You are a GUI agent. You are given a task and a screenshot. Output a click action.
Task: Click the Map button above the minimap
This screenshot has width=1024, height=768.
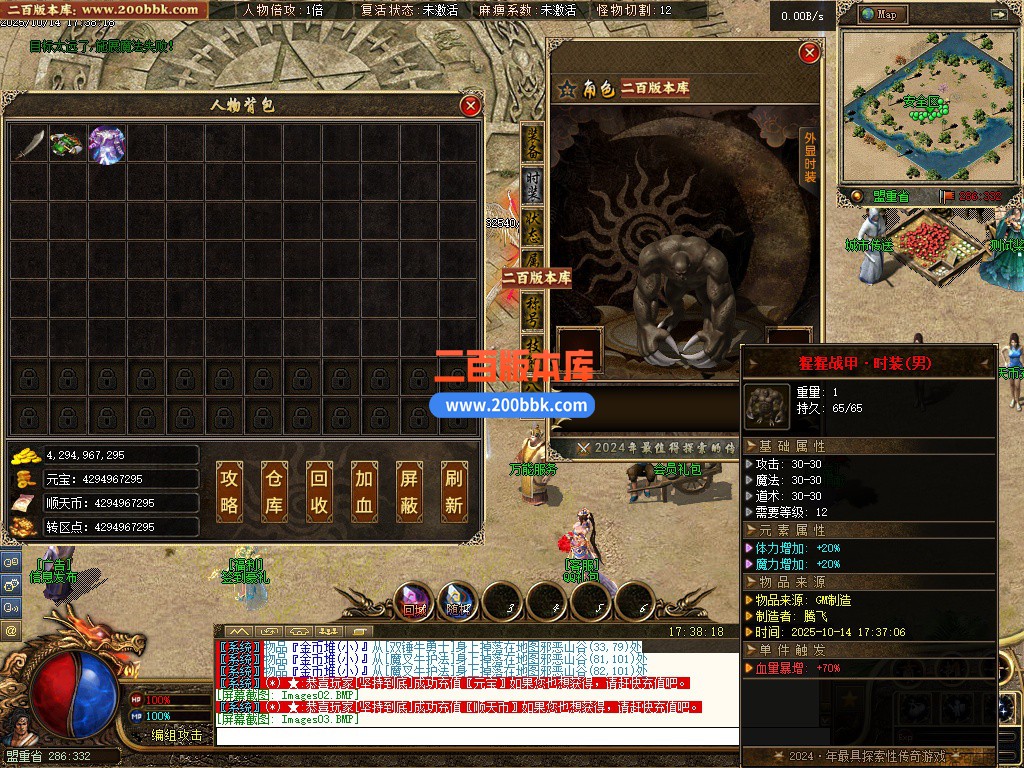878,14
